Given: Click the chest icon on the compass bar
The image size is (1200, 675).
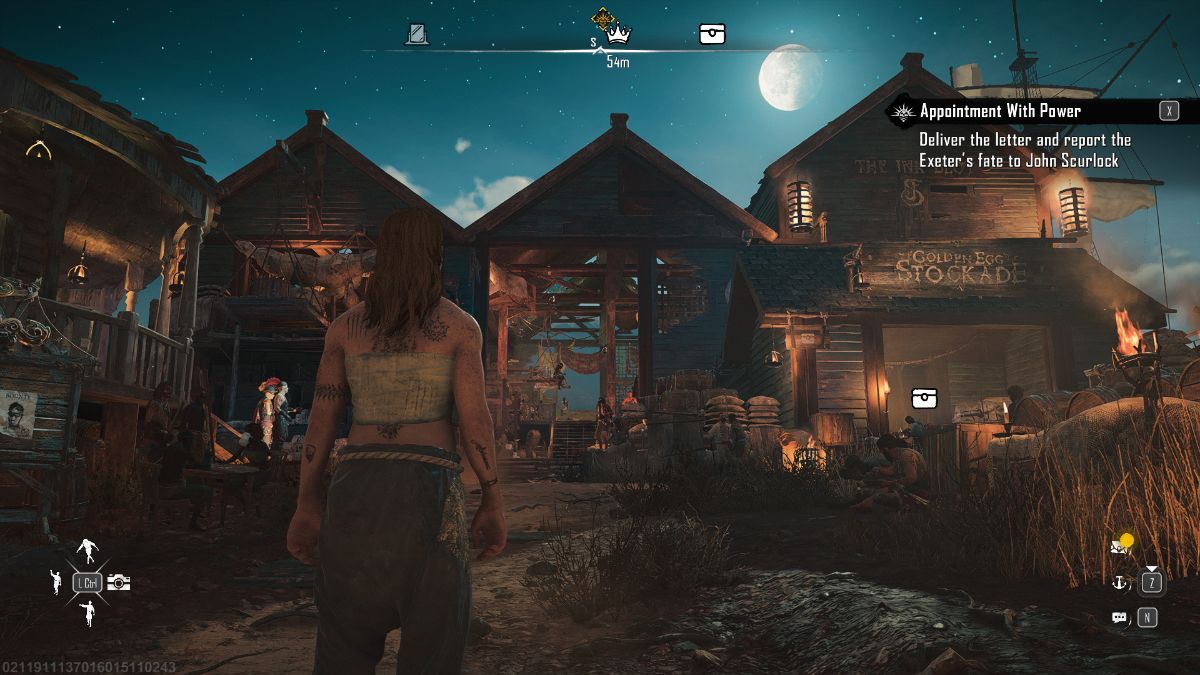Looking at the screenshot, I should (x=711, y=35).
